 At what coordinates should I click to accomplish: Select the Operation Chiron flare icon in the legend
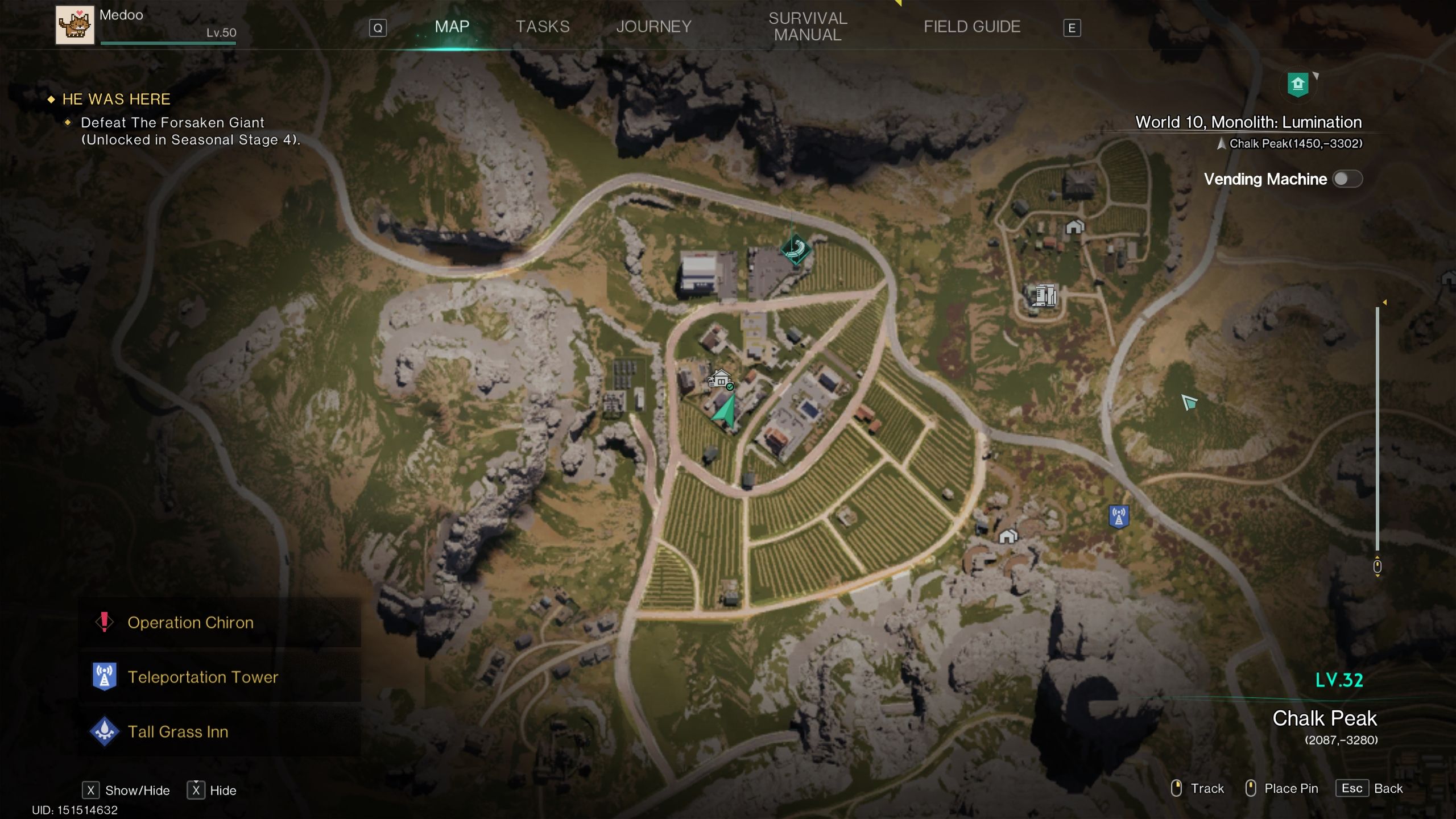click(x=104, y=622)
